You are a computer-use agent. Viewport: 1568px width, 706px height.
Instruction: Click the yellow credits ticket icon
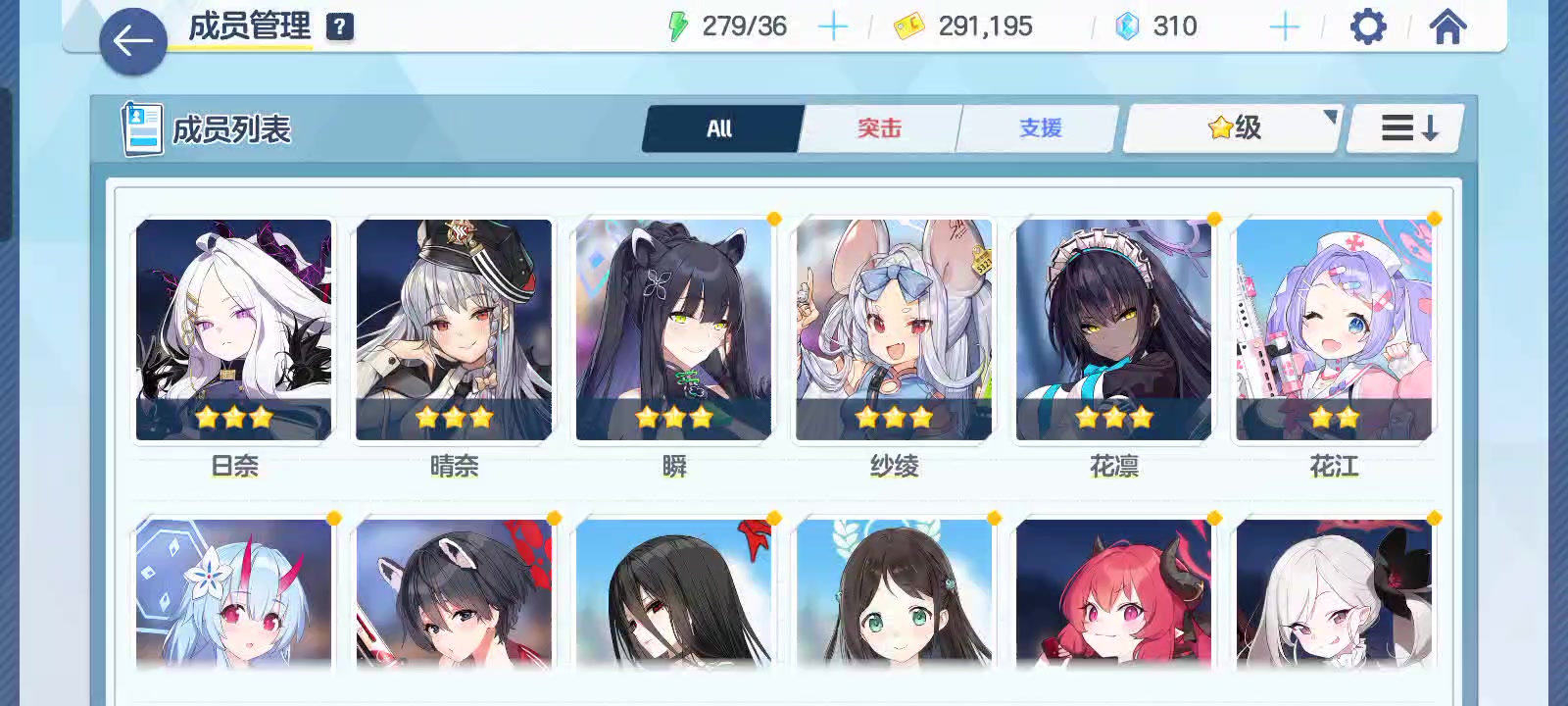coord(911,26)
